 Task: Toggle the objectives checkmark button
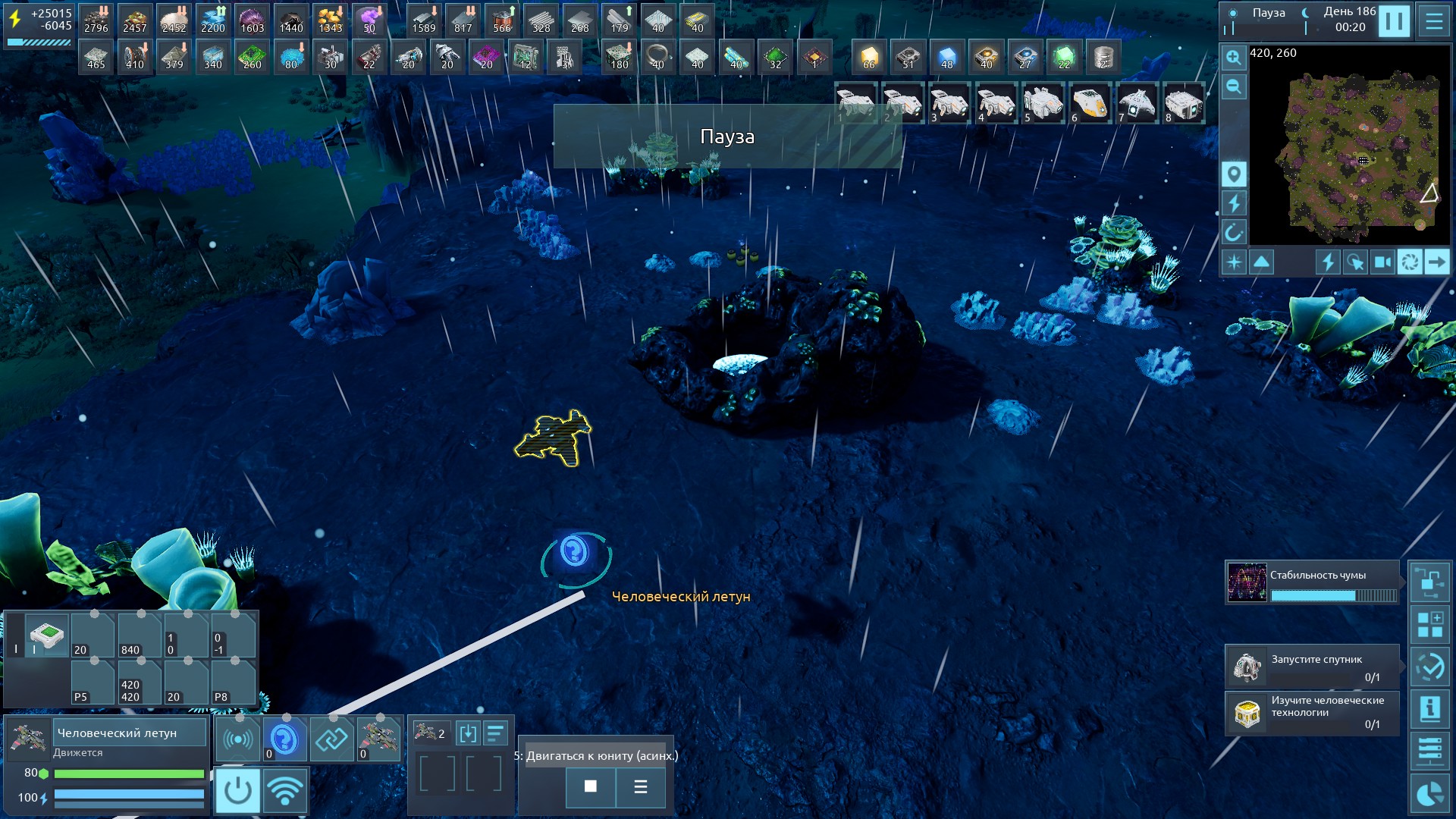pyautogui.click(x=1430, y=667)
